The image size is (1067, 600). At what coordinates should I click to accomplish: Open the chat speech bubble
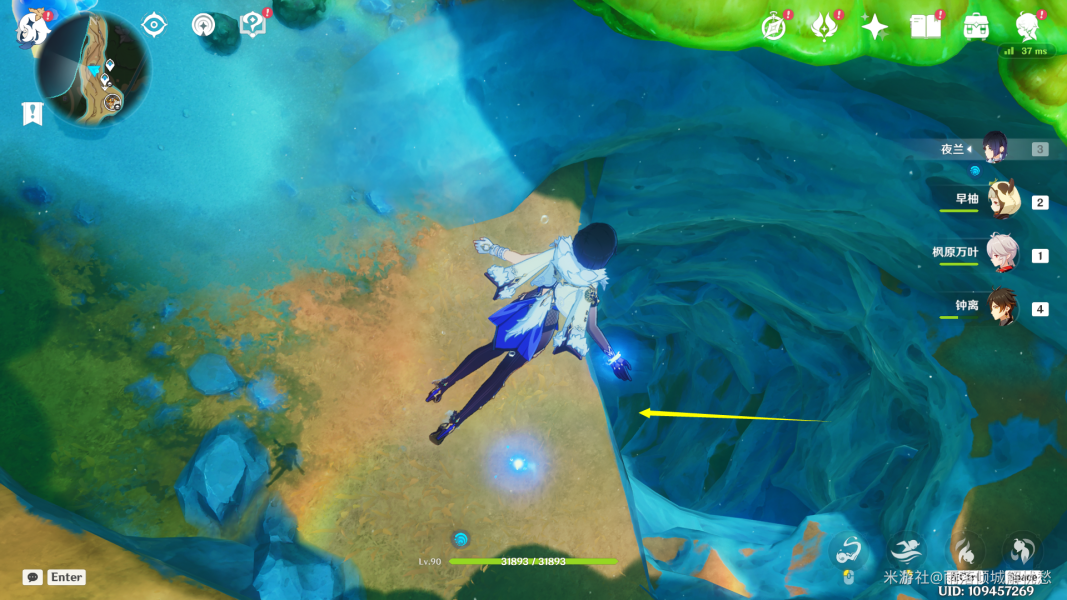(33, 577)
